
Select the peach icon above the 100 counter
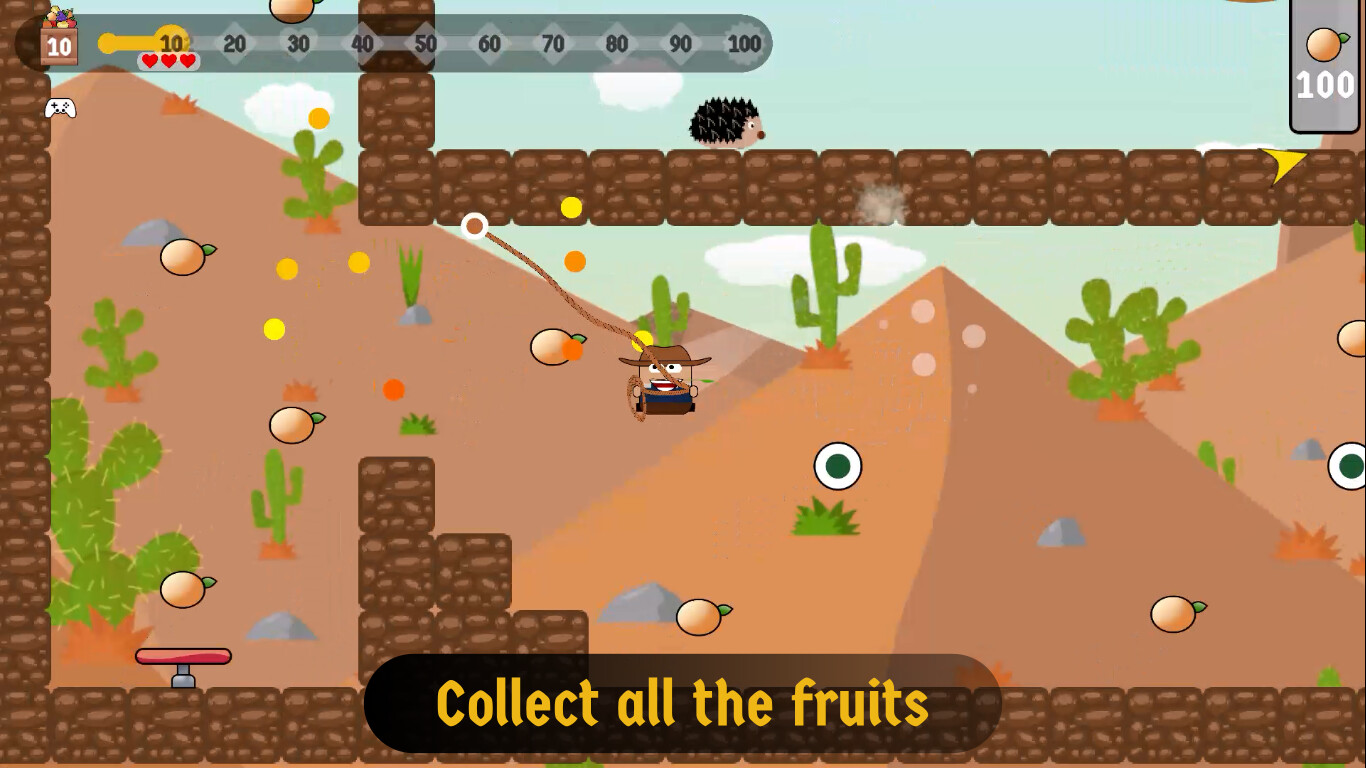(1322, 44)
